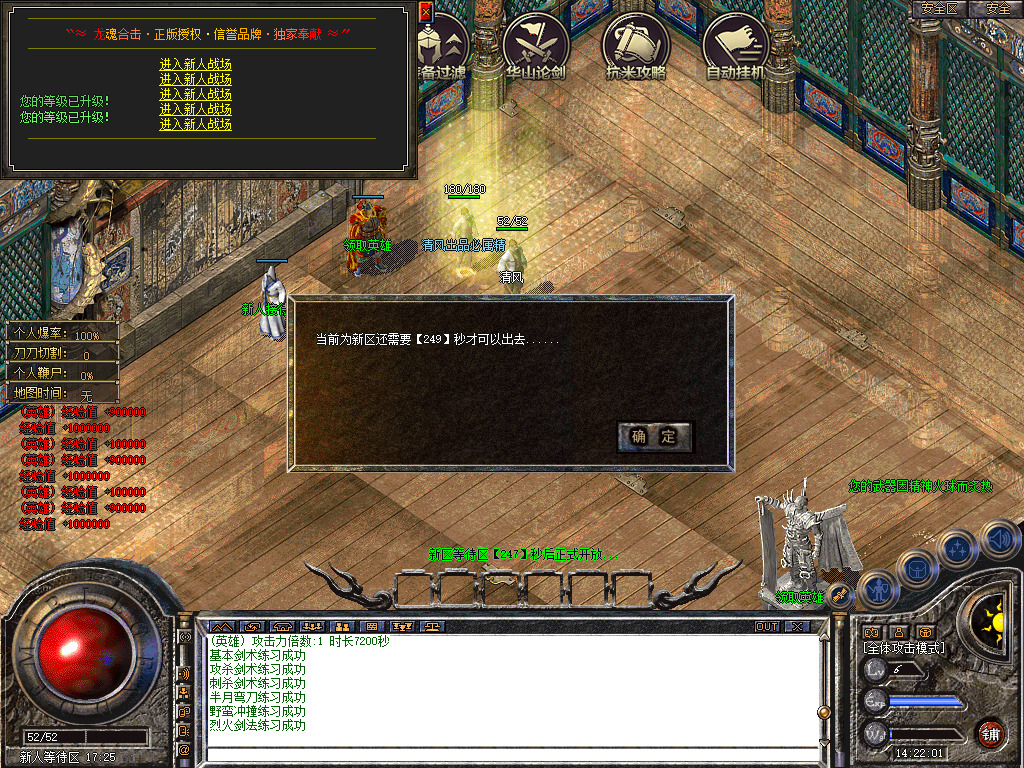Click the mountain-shaped chat toolbar icon
The image size is (1024, 768).
220,627
